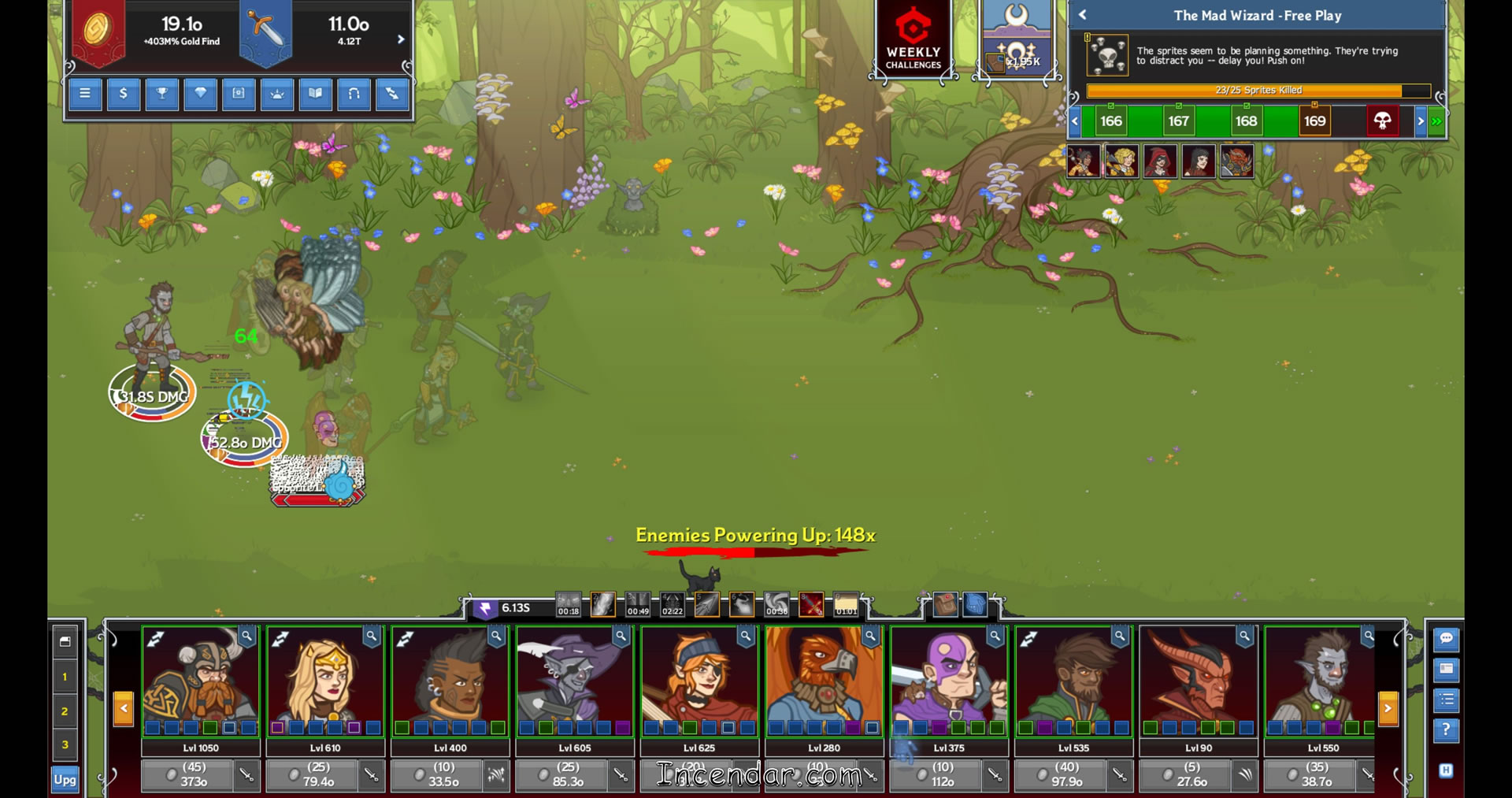
Task: Activate the red crossed-sword ultimate ability
Action: coord(811,605)
